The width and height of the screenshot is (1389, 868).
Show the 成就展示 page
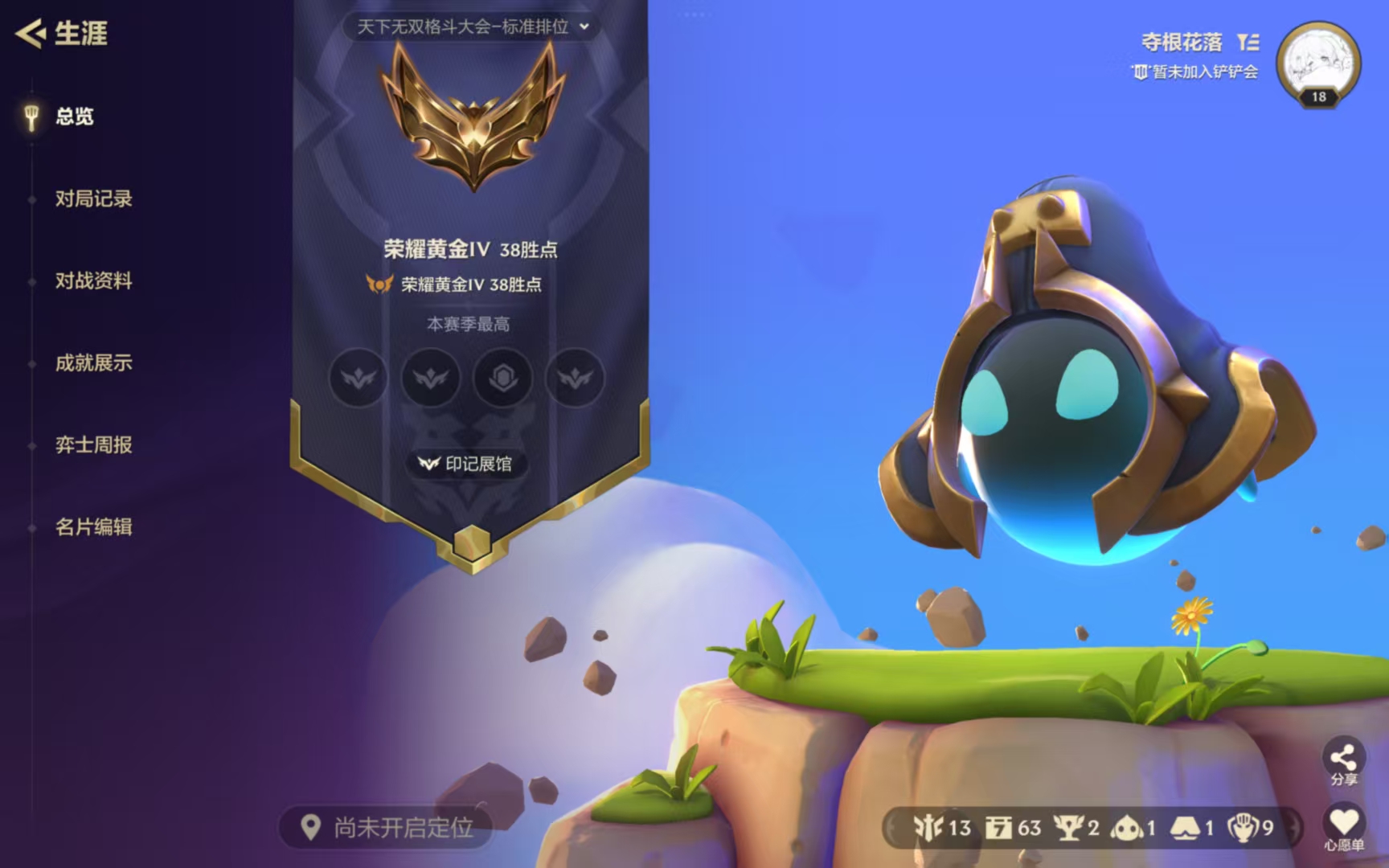pyautogui.click(x=93, y=362)
